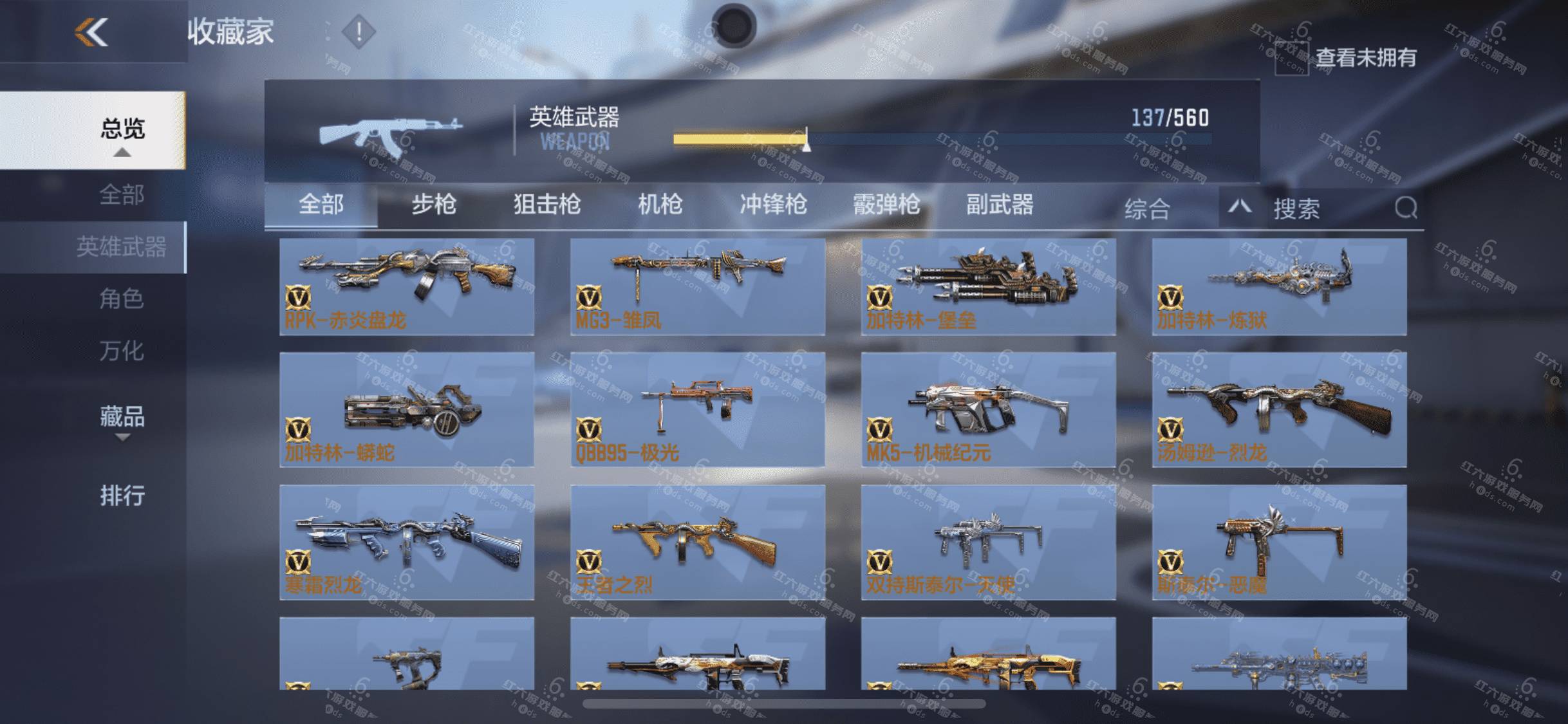Select 万化 in the sidebar
1568x724 pixels.
[x=121, y=351]
